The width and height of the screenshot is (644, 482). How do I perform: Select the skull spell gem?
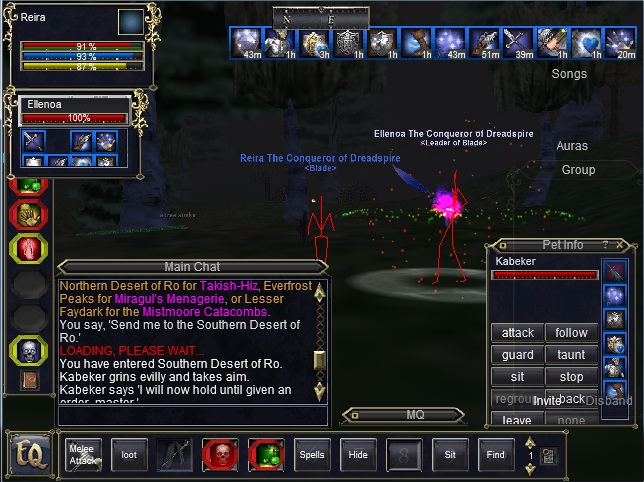coord(26,349)
